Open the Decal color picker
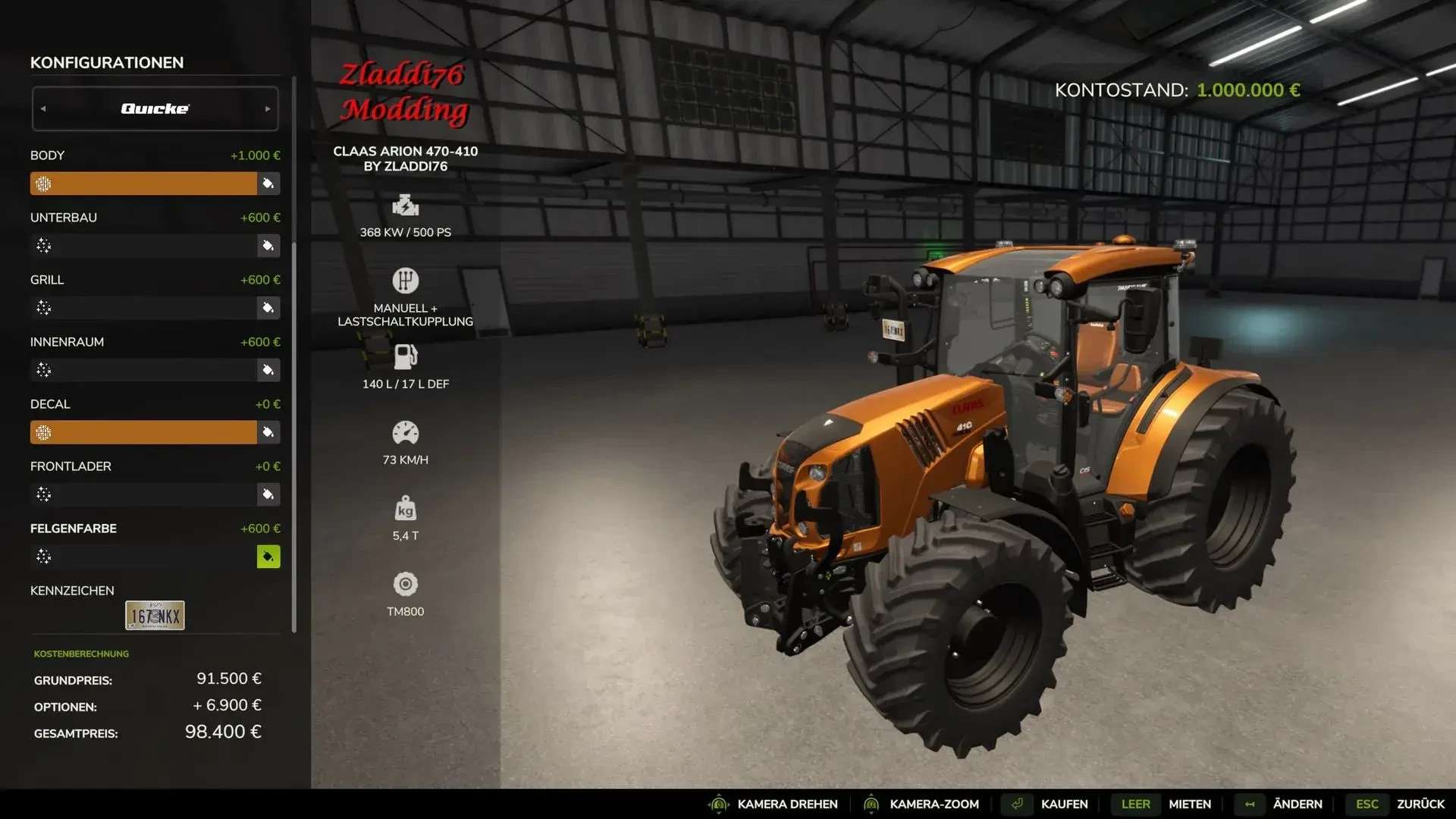This screenshot has width=1456, height=819. [x=268, y=432]
